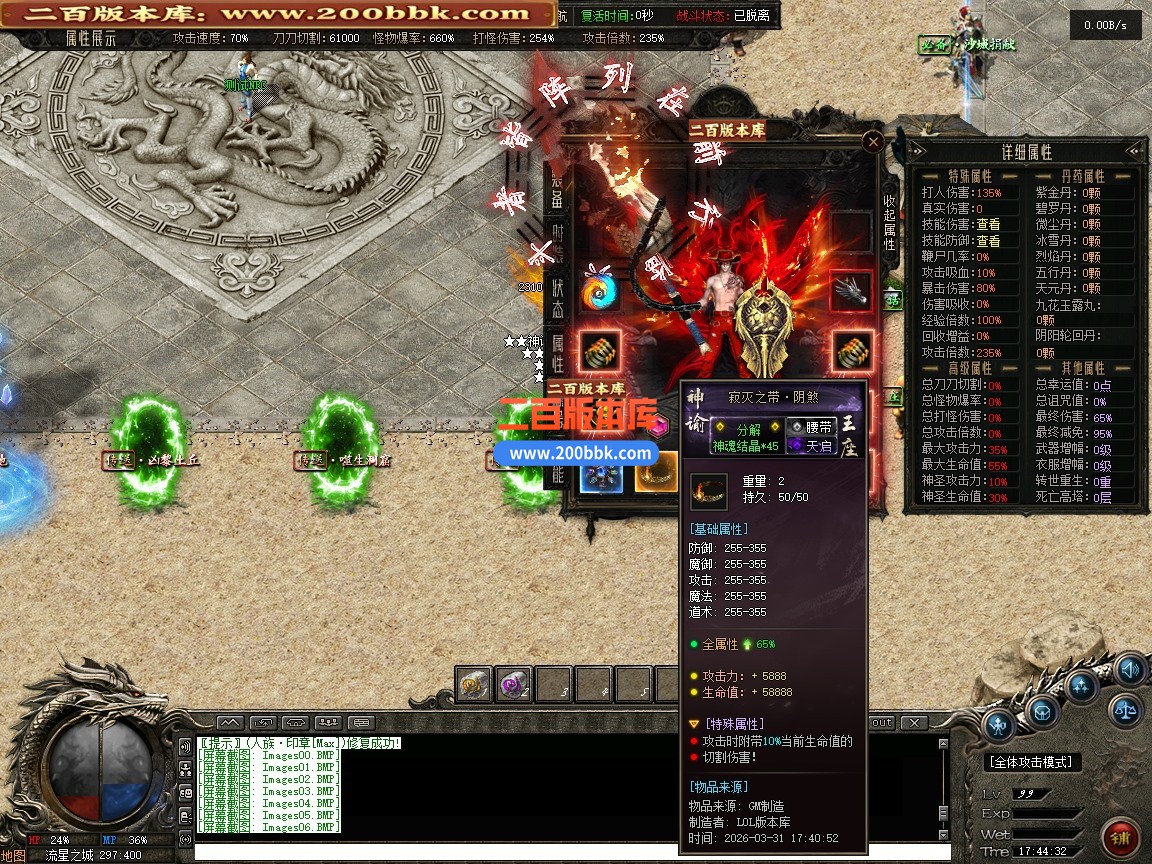Use the purple swirl item in slot 2
The height and width of the screenshot is (864, 1152).
coord(514,685)
